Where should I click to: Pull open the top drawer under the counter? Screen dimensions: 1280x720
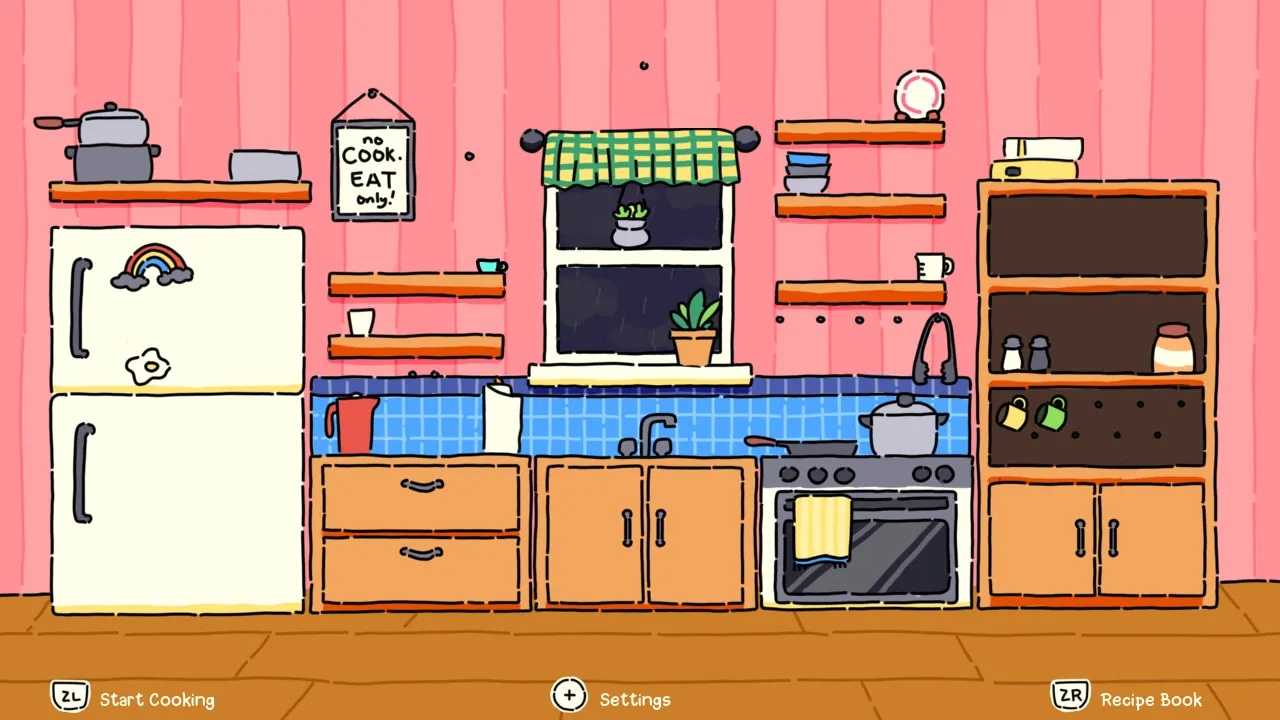tap(420, 490)
